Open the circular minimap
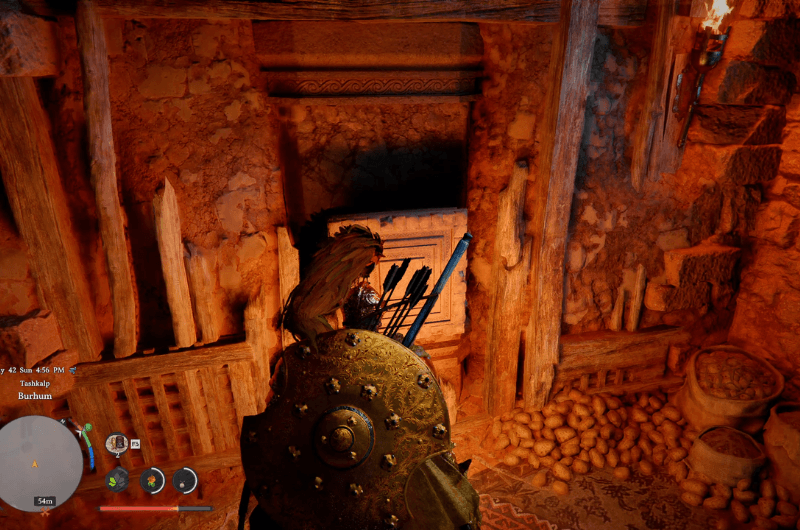Screen dimensions: 800x530 tap(40, 462)
